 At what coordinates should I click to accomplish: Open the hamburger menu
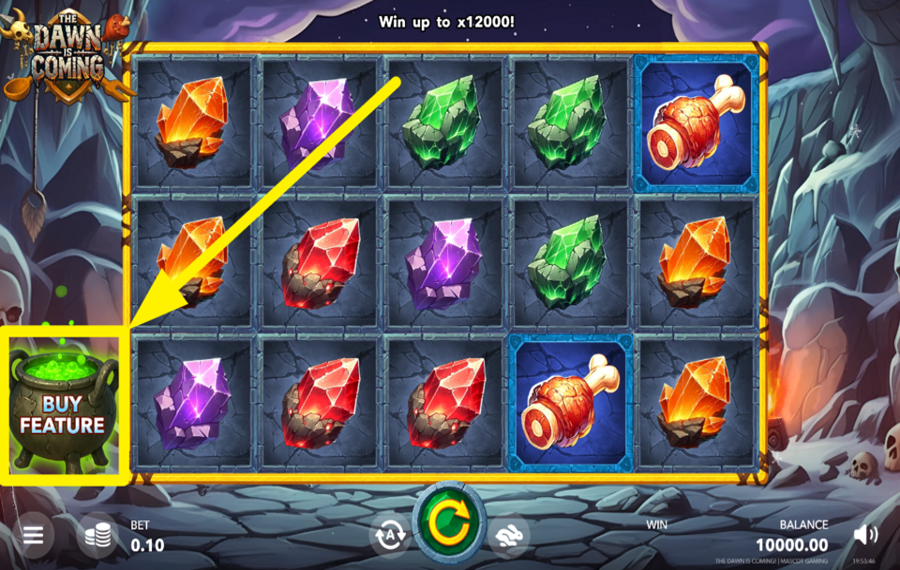pyautogui.click(x=33, y=535)
